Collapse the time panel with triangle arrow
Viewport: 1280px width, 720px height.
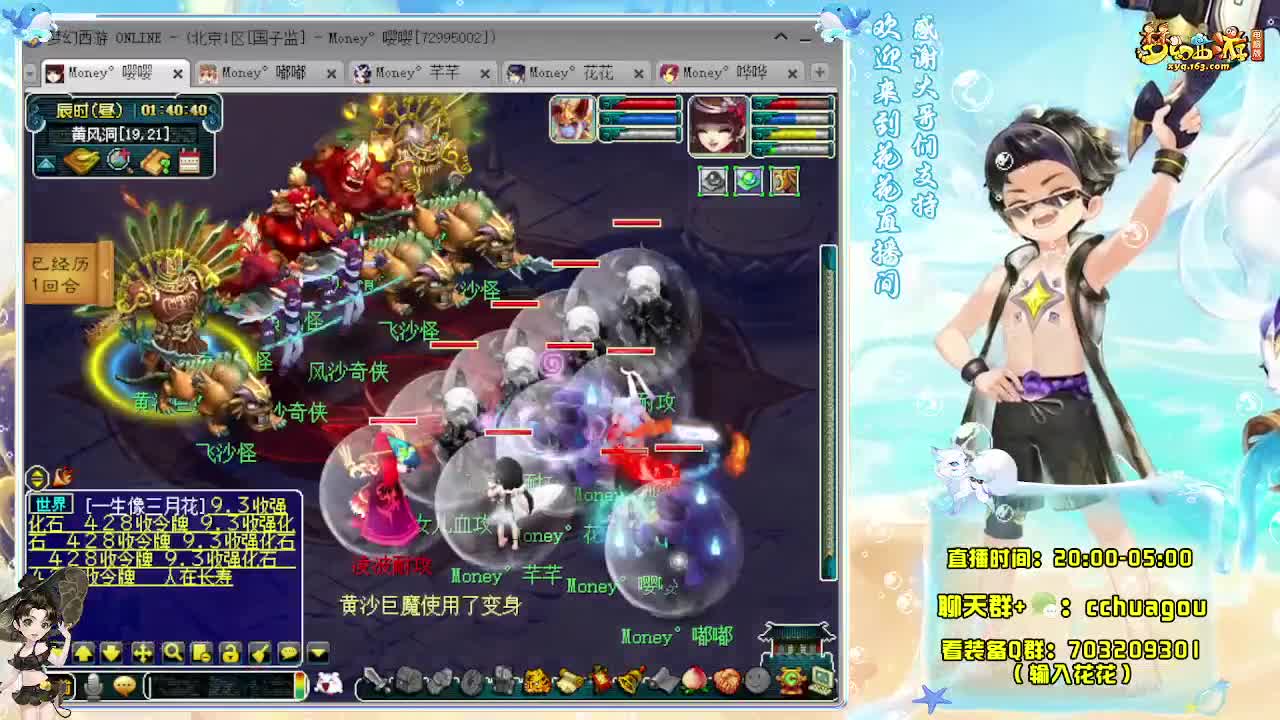click(45, 162)
